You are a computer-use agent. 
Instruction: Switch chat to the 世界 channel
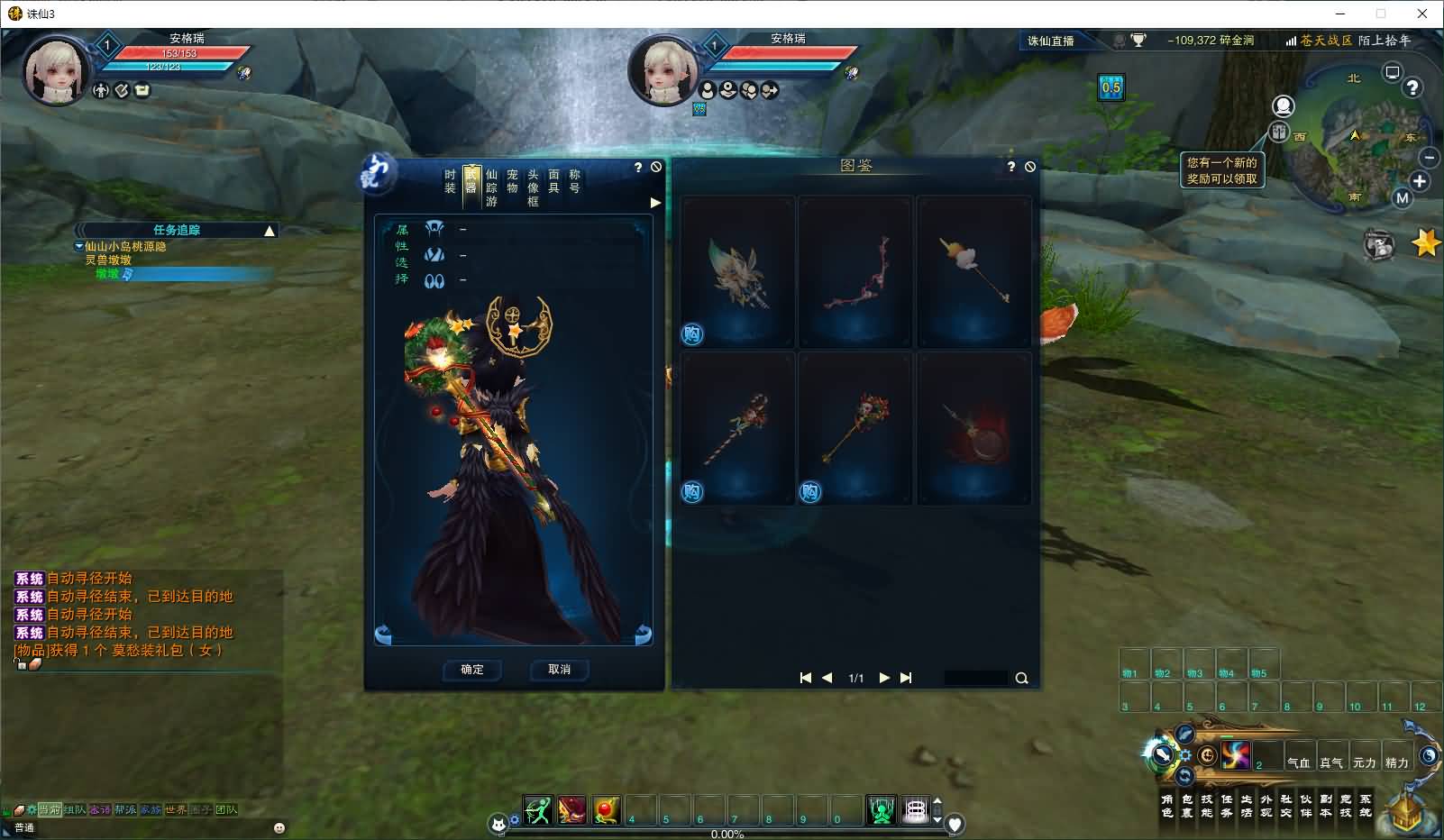(176, 809)
